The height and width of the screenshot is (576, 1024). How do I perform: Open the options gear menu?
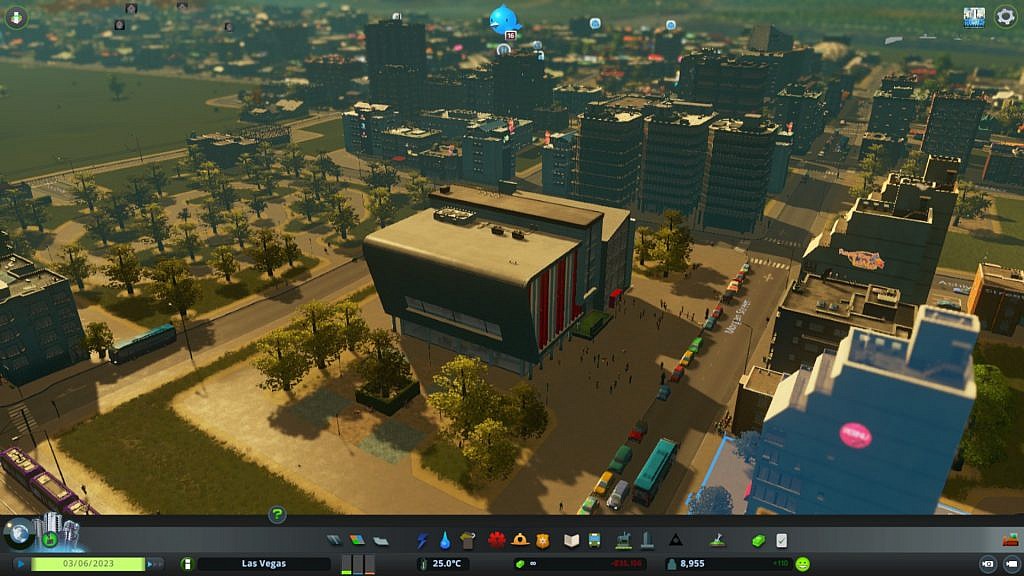(x=1005, y=17)
